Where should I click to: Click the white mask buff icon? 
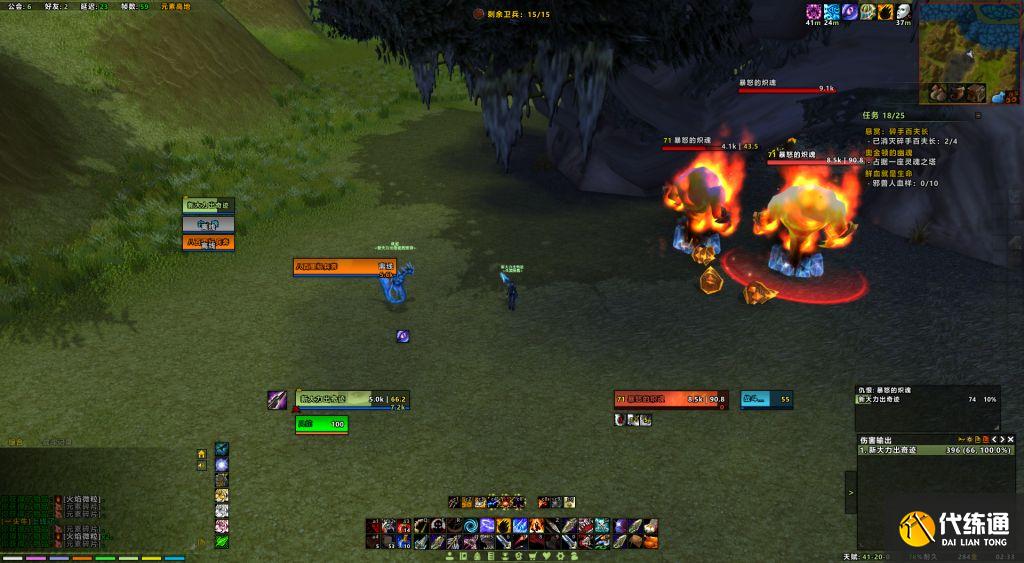tap(902, 12)
